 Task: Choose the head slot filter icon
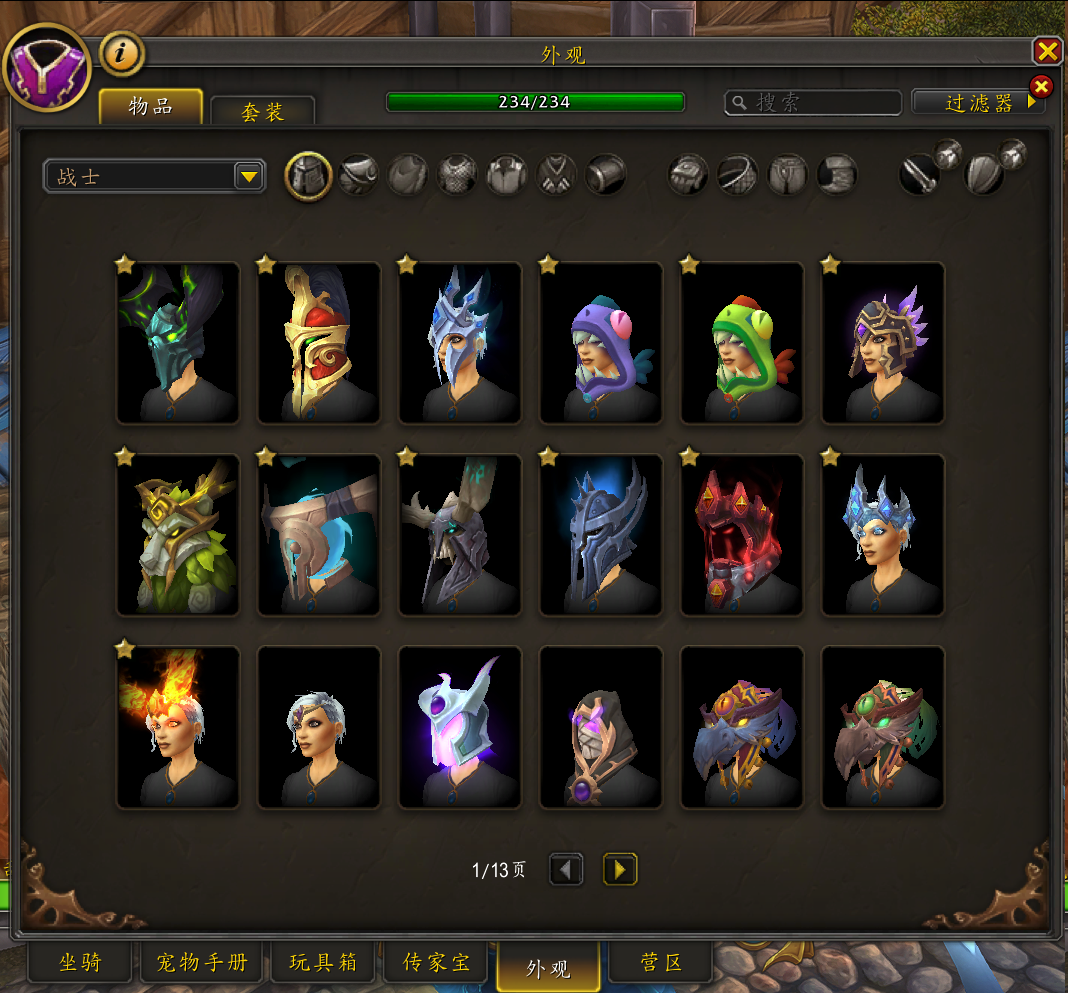tap(309, 176)
